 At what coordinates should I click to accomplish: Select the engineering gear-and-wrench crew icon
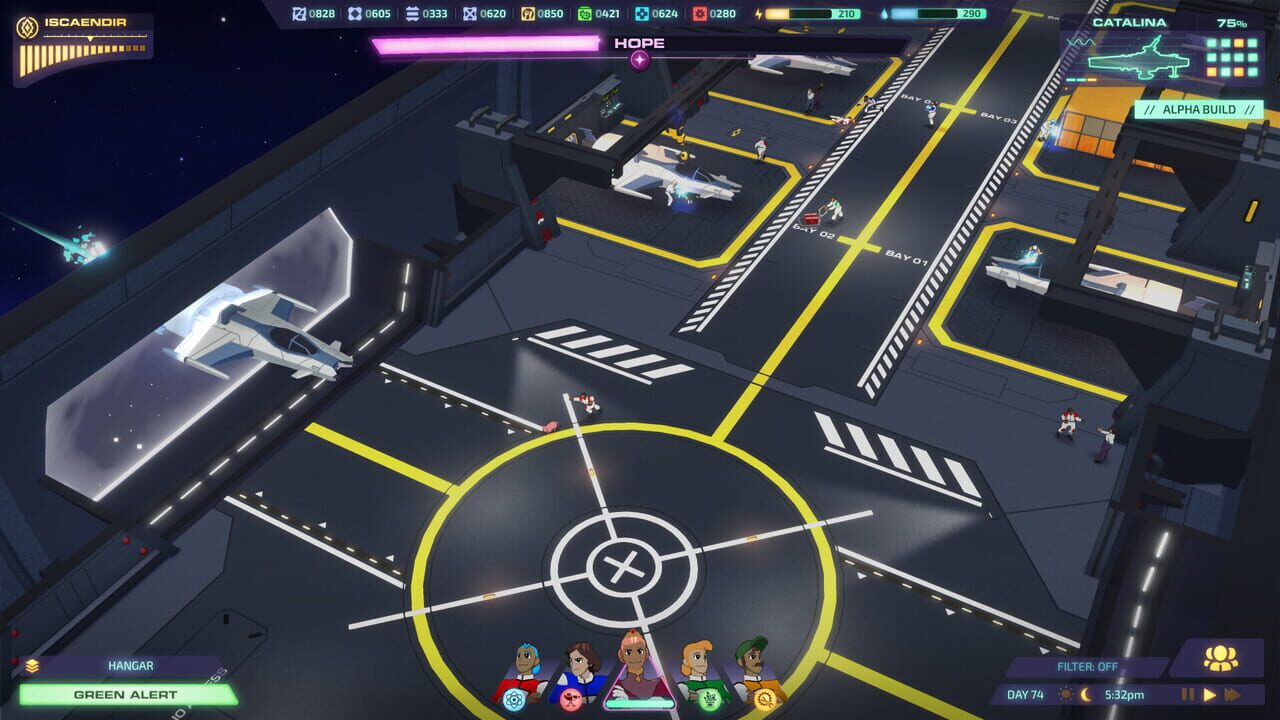click(764, 701)
